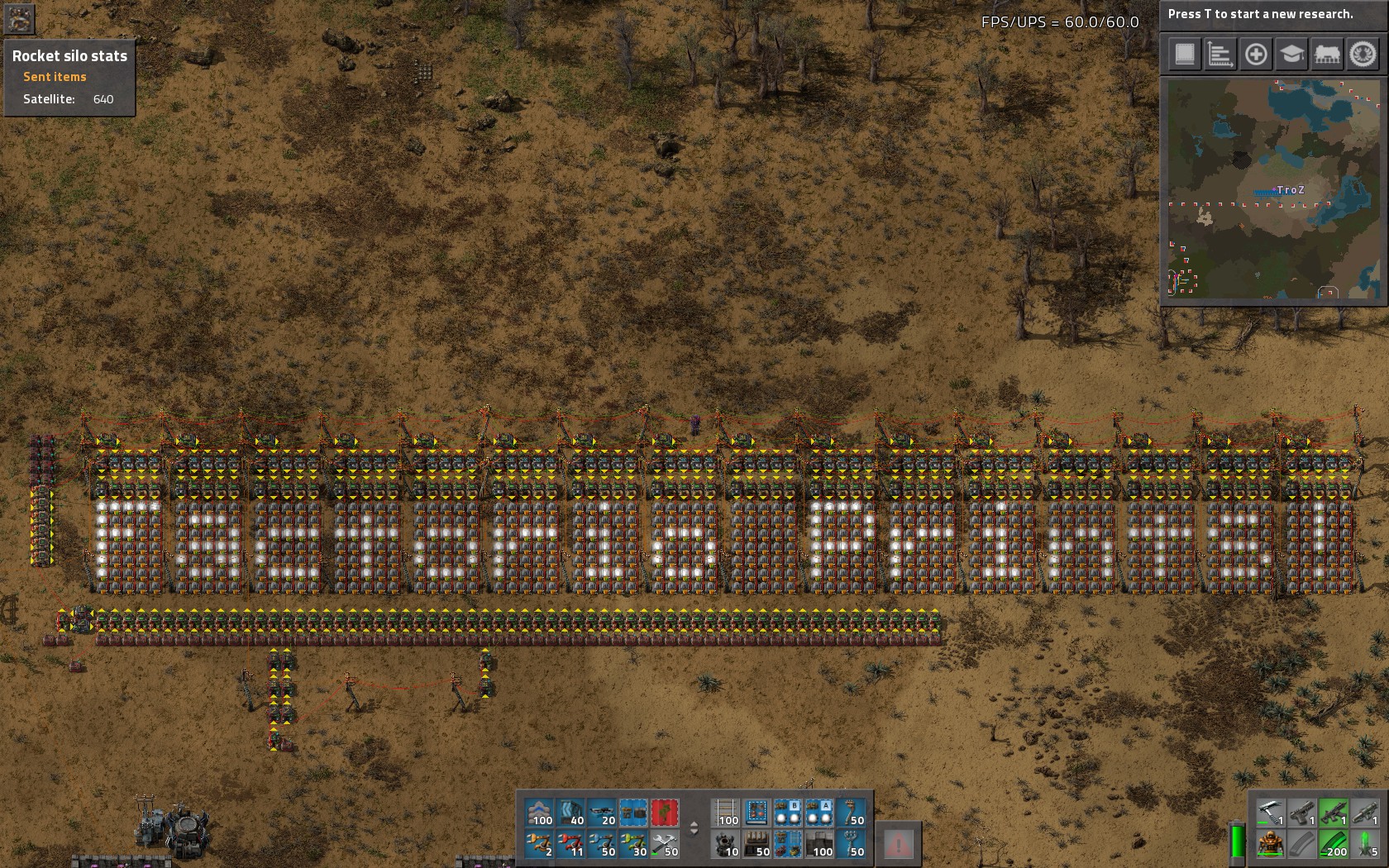1389x868 pixels.
Task: Click the minimap near the TroZ label
Action: pos(1290,189)
